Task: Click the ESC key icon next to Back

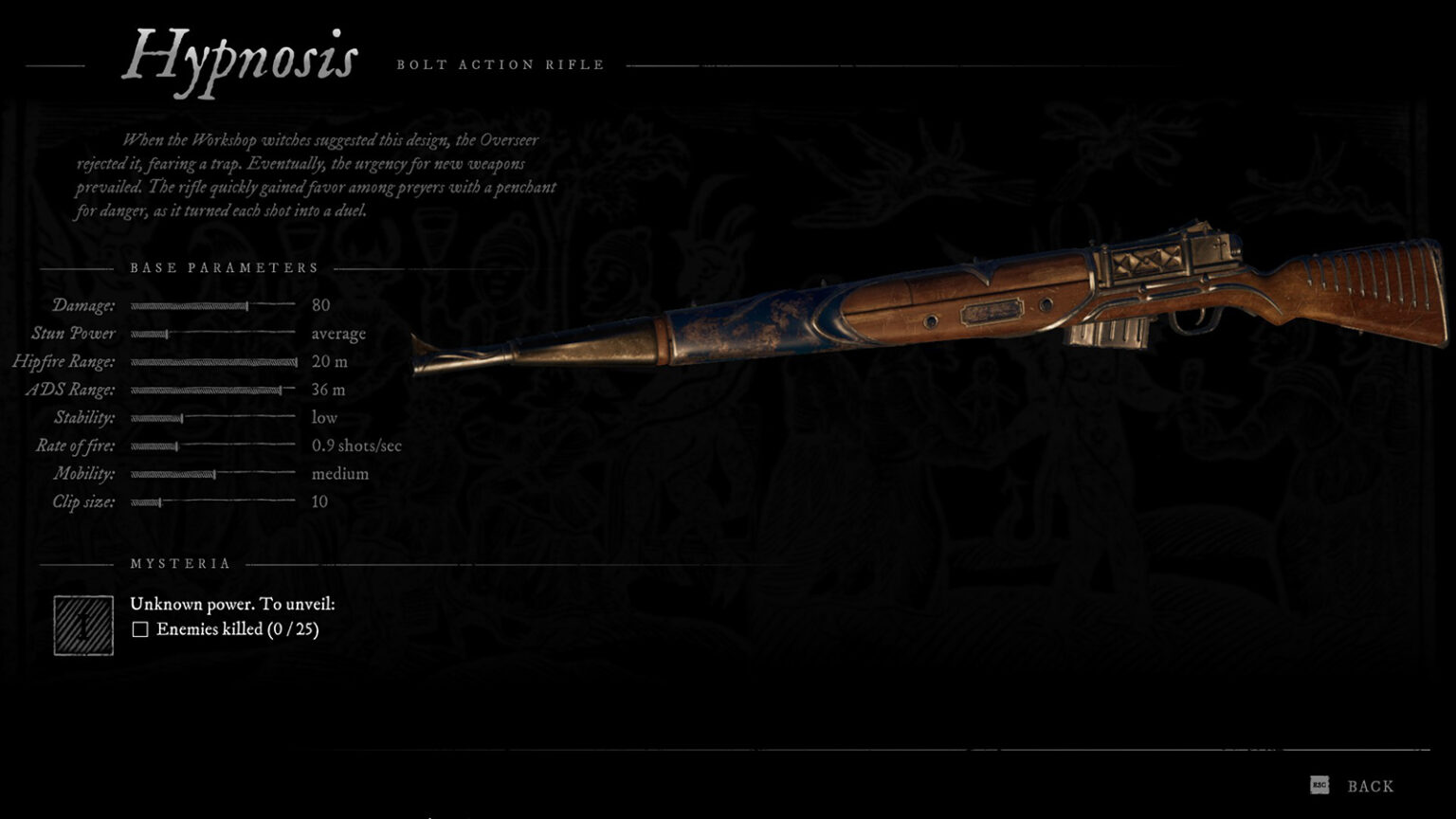Action: tap(1319, 785)
